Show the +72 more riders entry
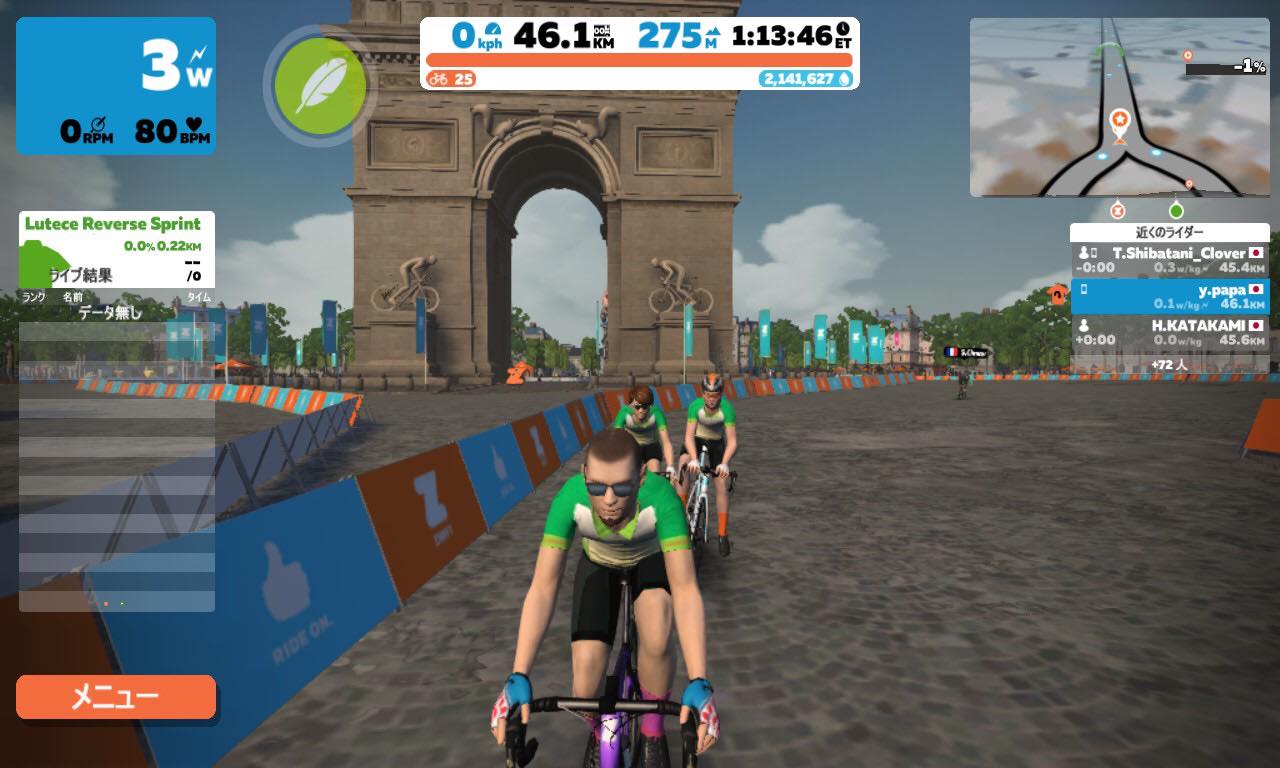The height and width of the screenshot is (768, 1280). (1169, 365)
